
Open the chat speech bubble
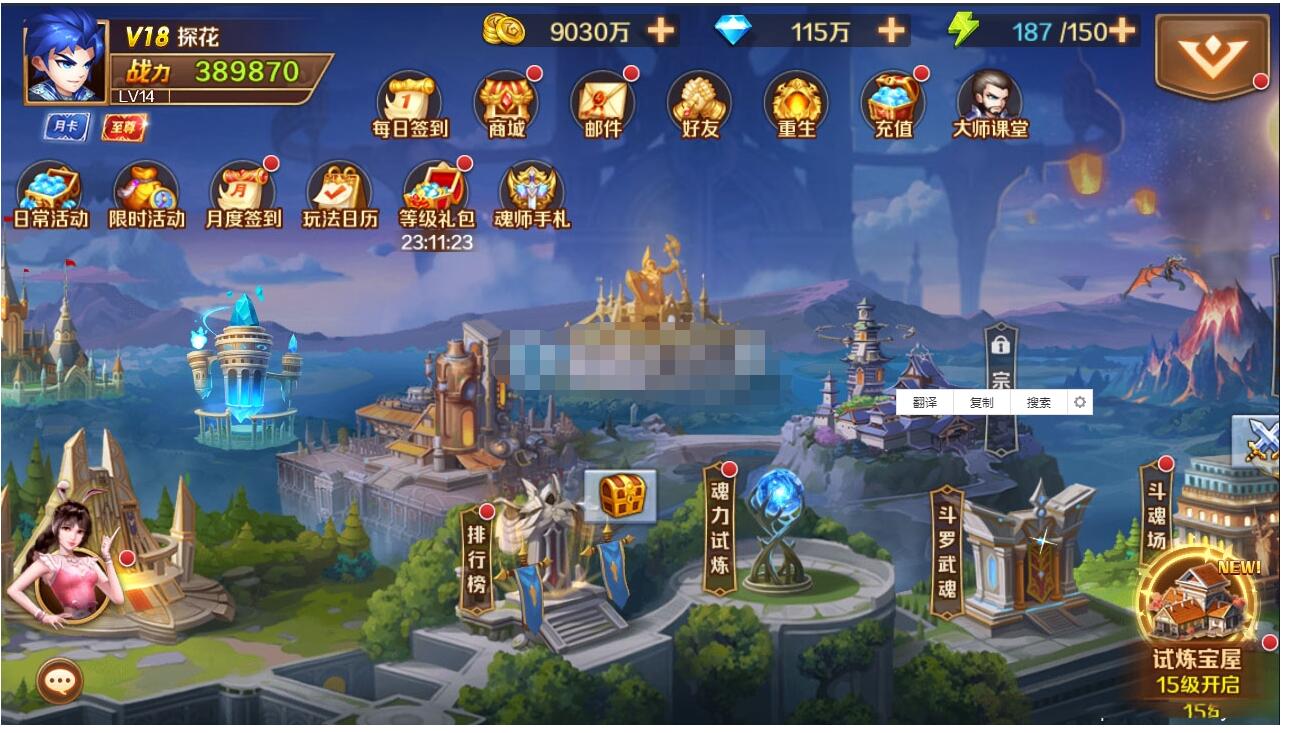point(60,682)
